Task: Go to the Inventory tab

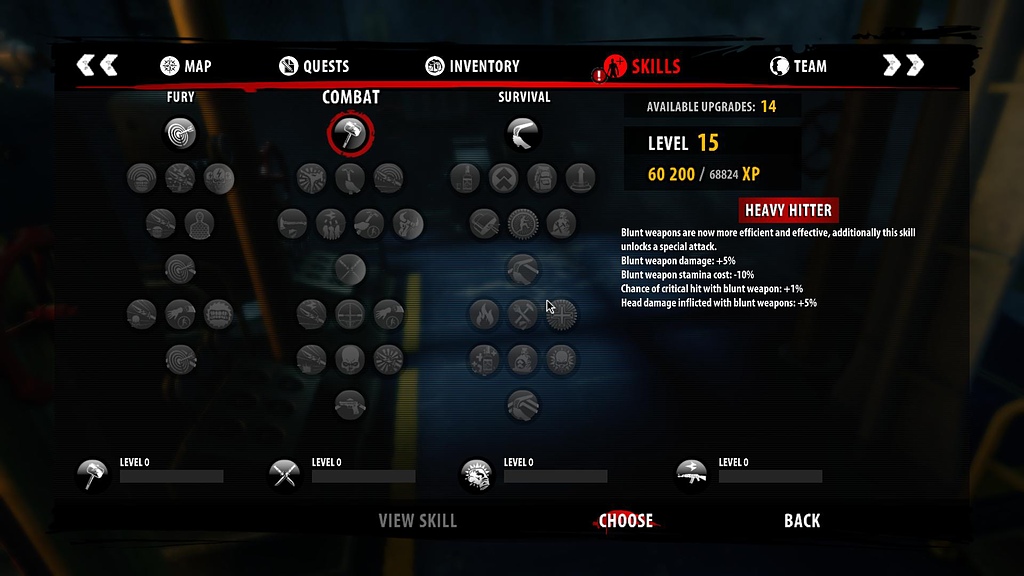Action: pyautogui.click(x=473, y=67)
